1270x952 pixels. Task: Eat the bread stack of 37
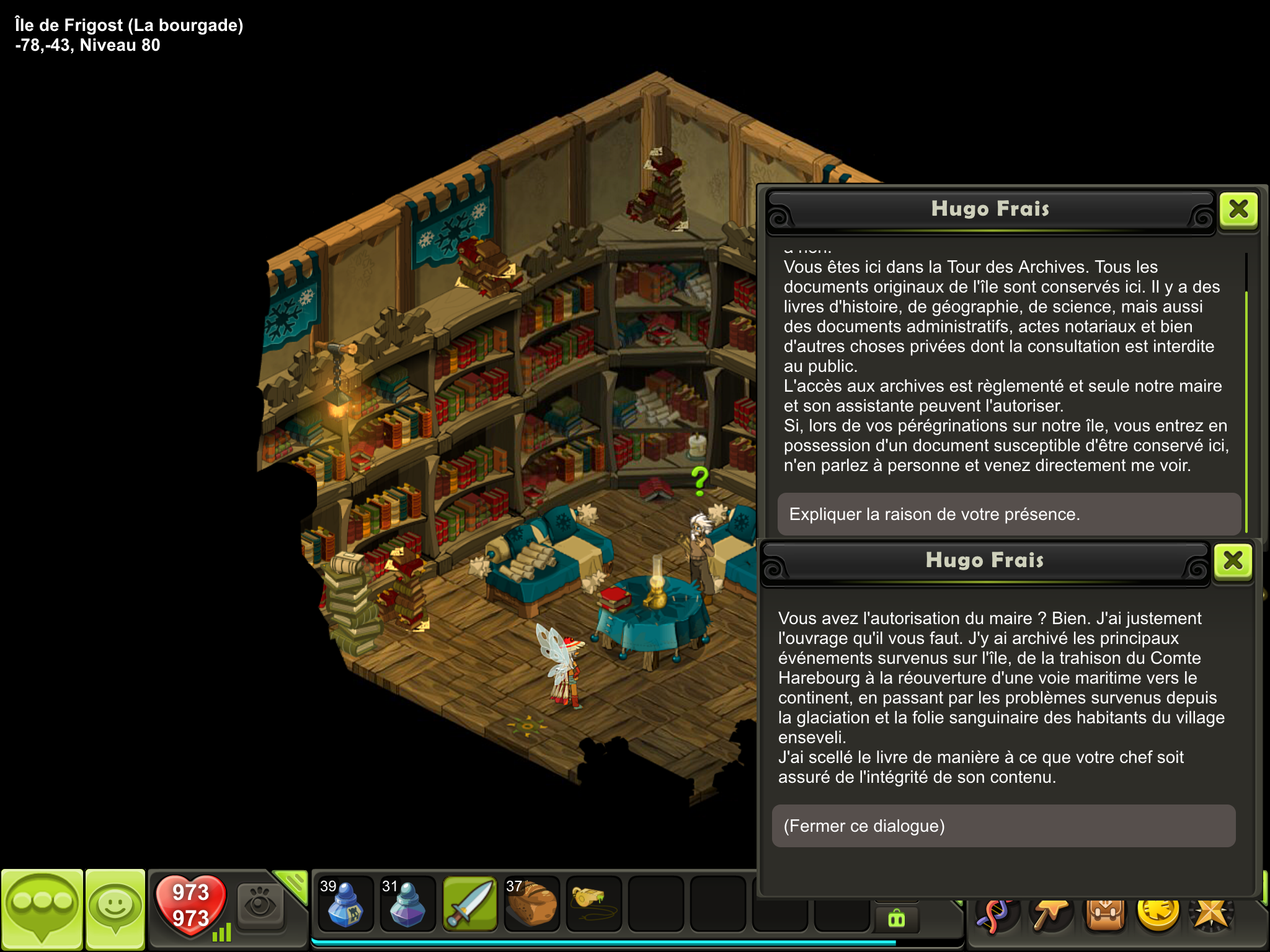tap(531, 904)
